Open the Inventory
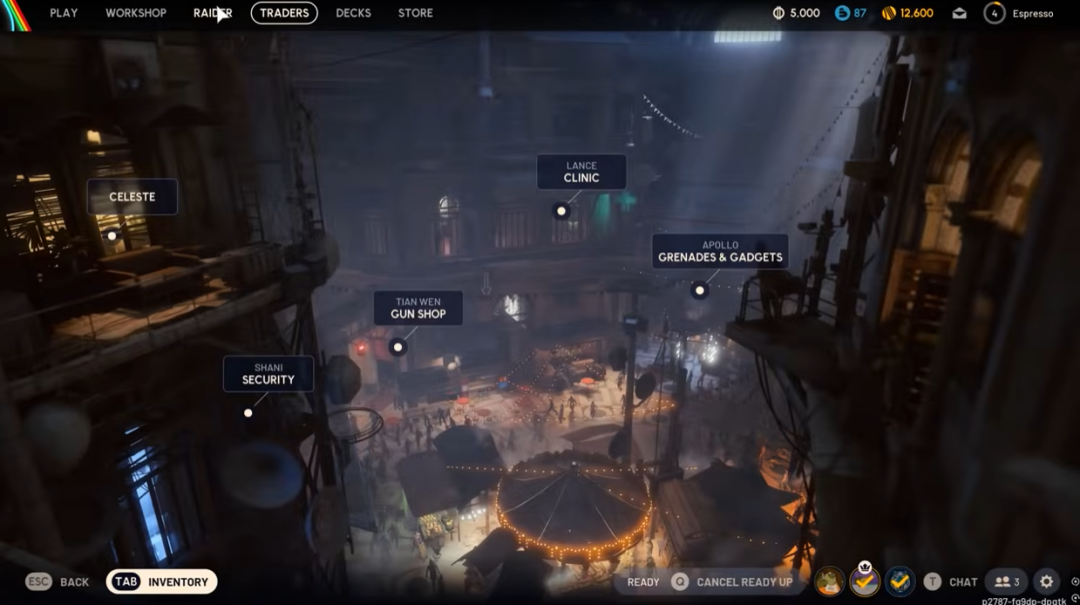Image resolution: width=1080 pixels, height=605 pixels. coord(161,582)
